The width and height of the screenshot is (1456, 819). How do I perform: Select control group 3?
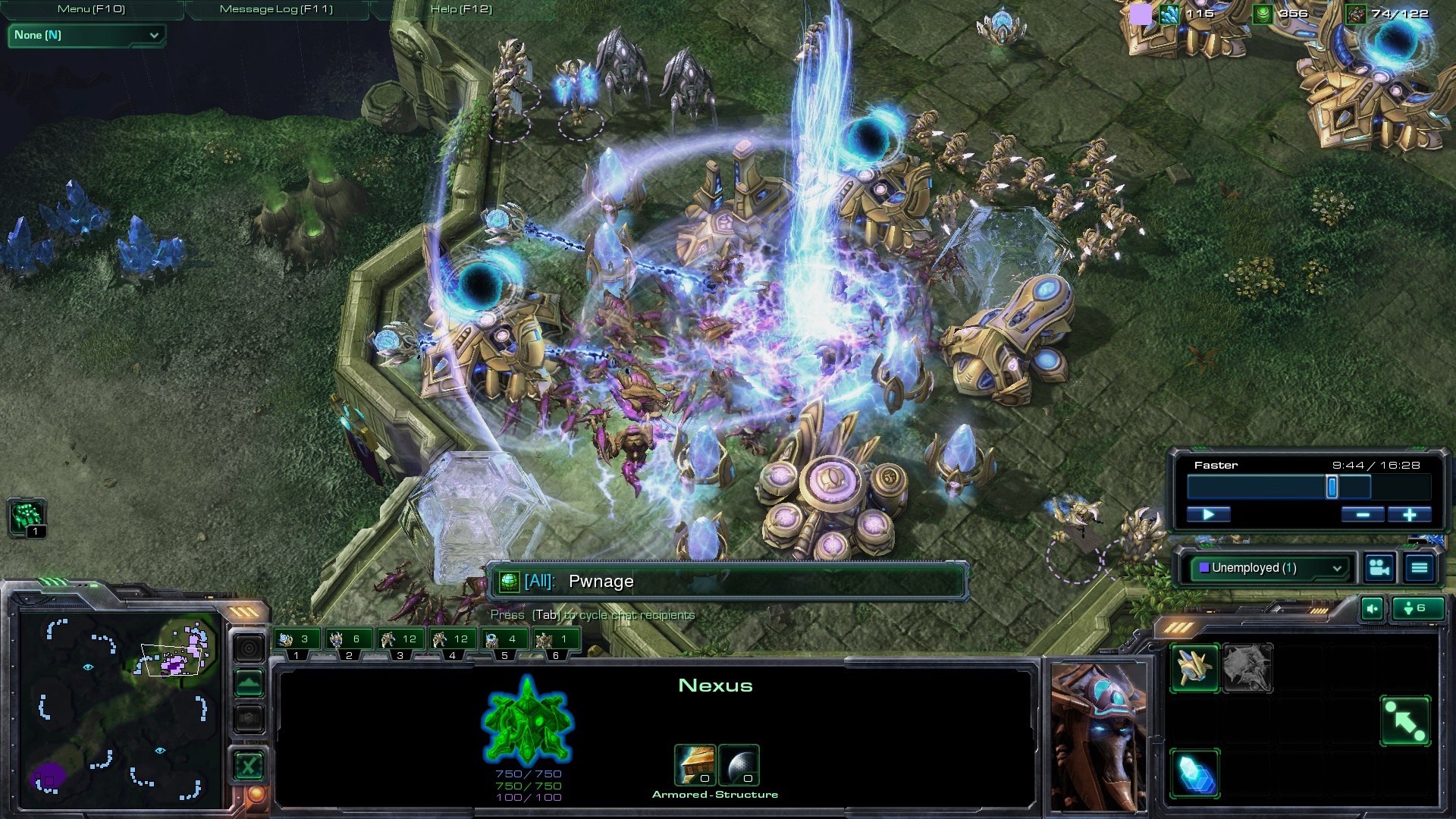point(400,641)
